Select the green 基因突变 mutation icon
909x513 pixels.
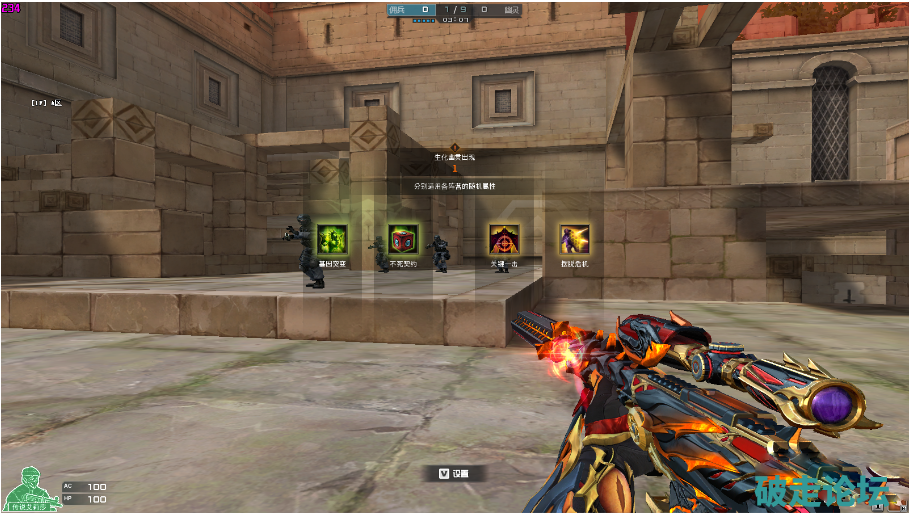331,239
